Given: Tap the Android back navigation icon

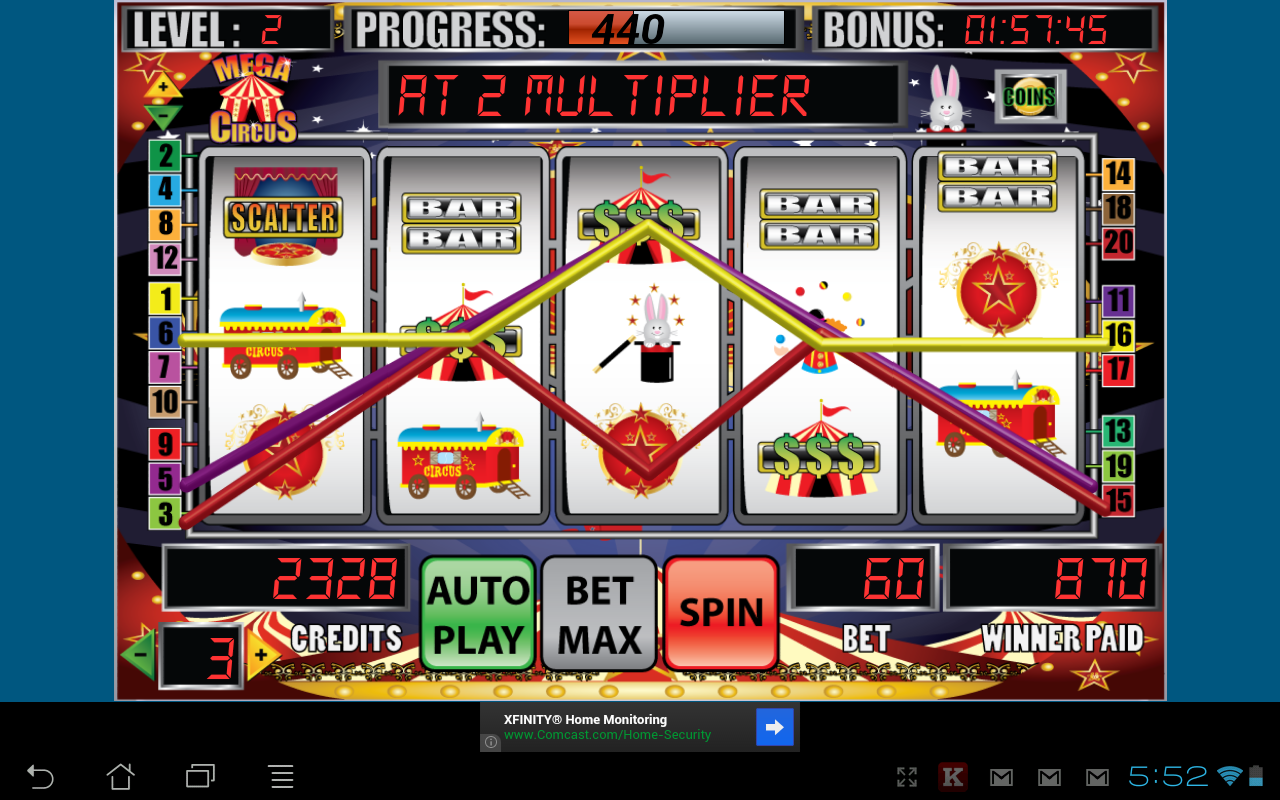Looking at the screenshot, I should (x=40, y=776).
